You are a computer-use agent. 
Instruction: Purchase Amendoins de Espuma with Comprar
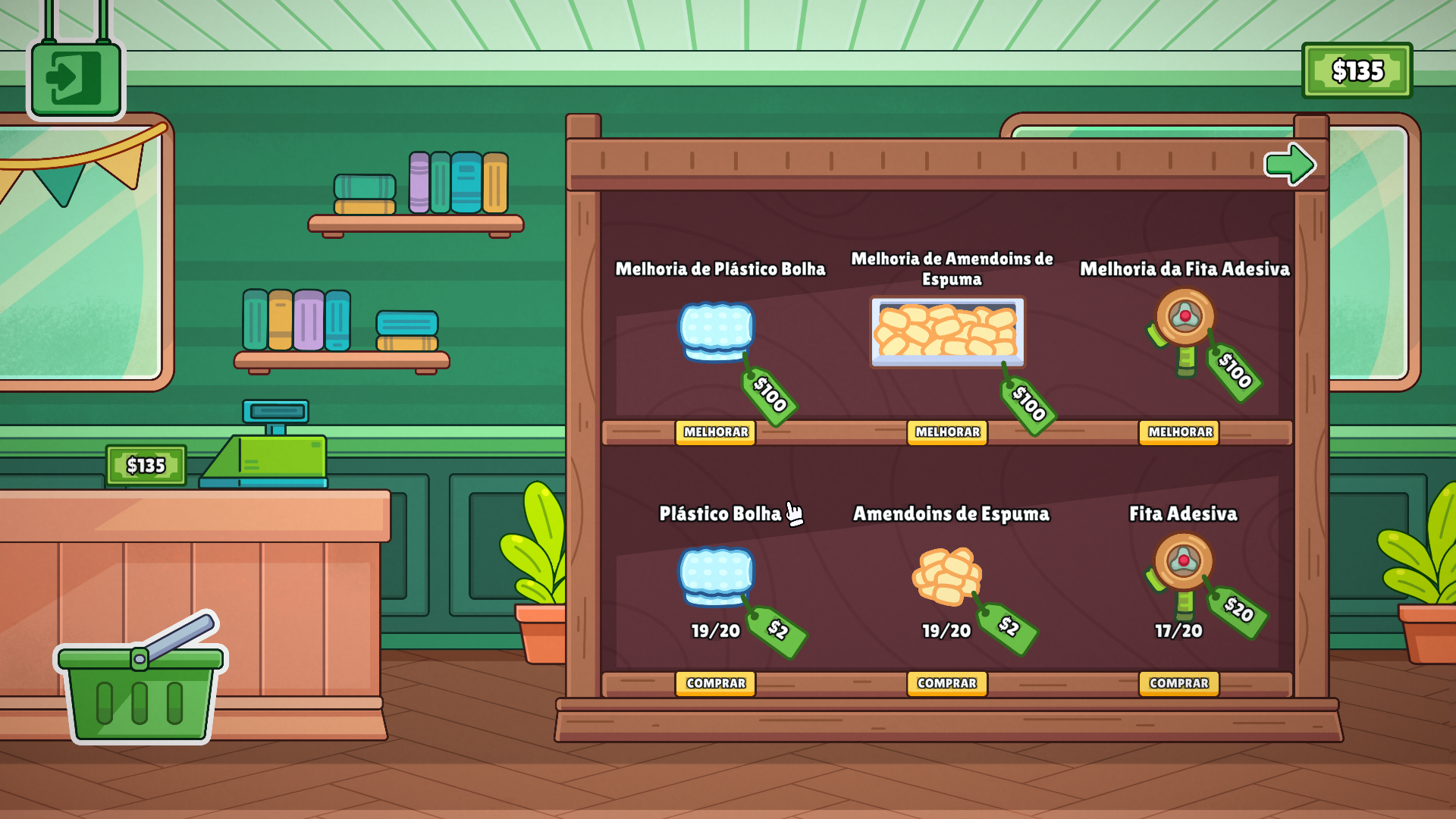tap(947, 683)
